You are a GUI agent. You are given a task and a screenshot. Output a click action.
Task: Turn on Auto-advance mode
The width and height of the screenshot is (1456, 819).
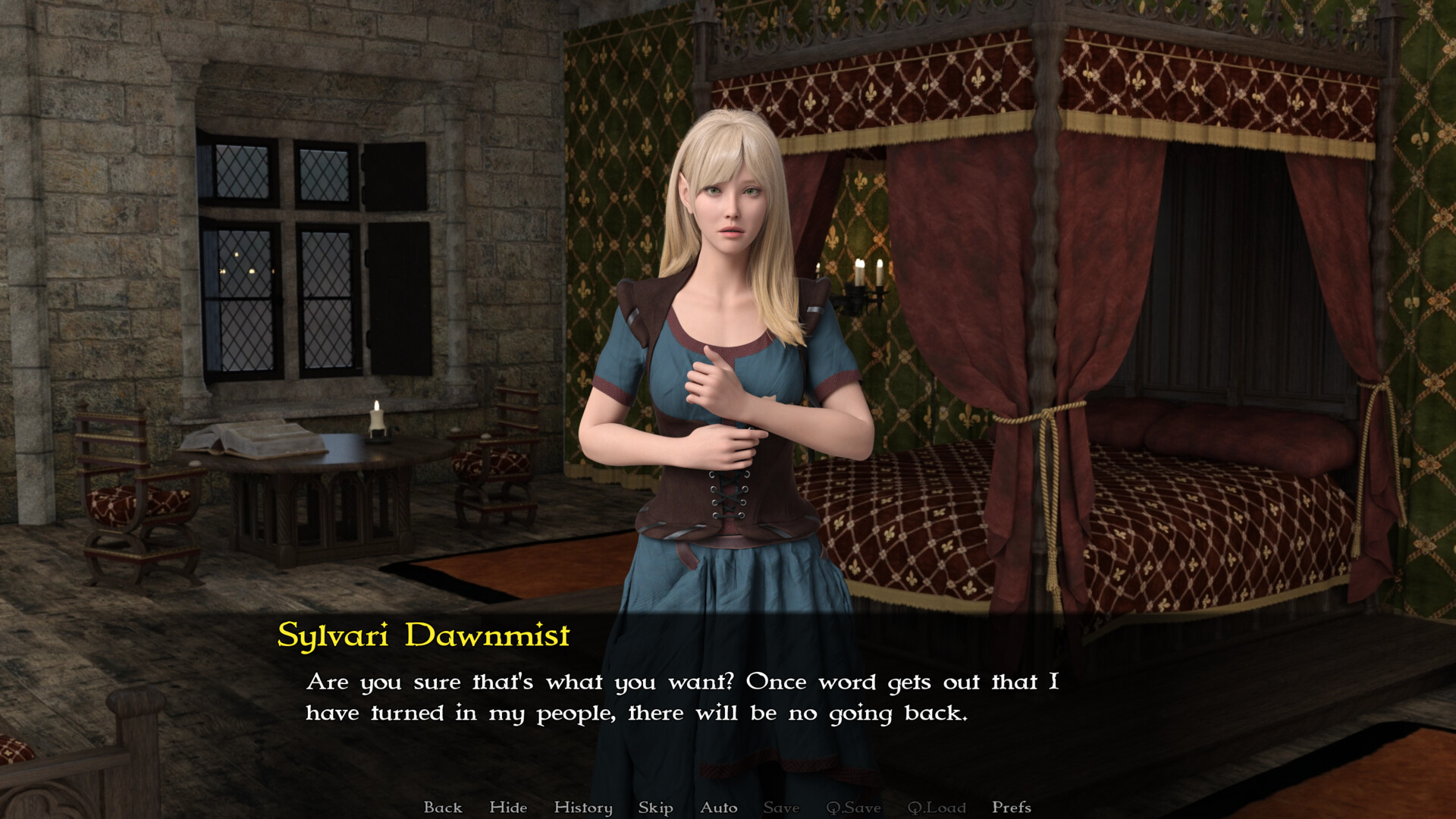(719, 807)
